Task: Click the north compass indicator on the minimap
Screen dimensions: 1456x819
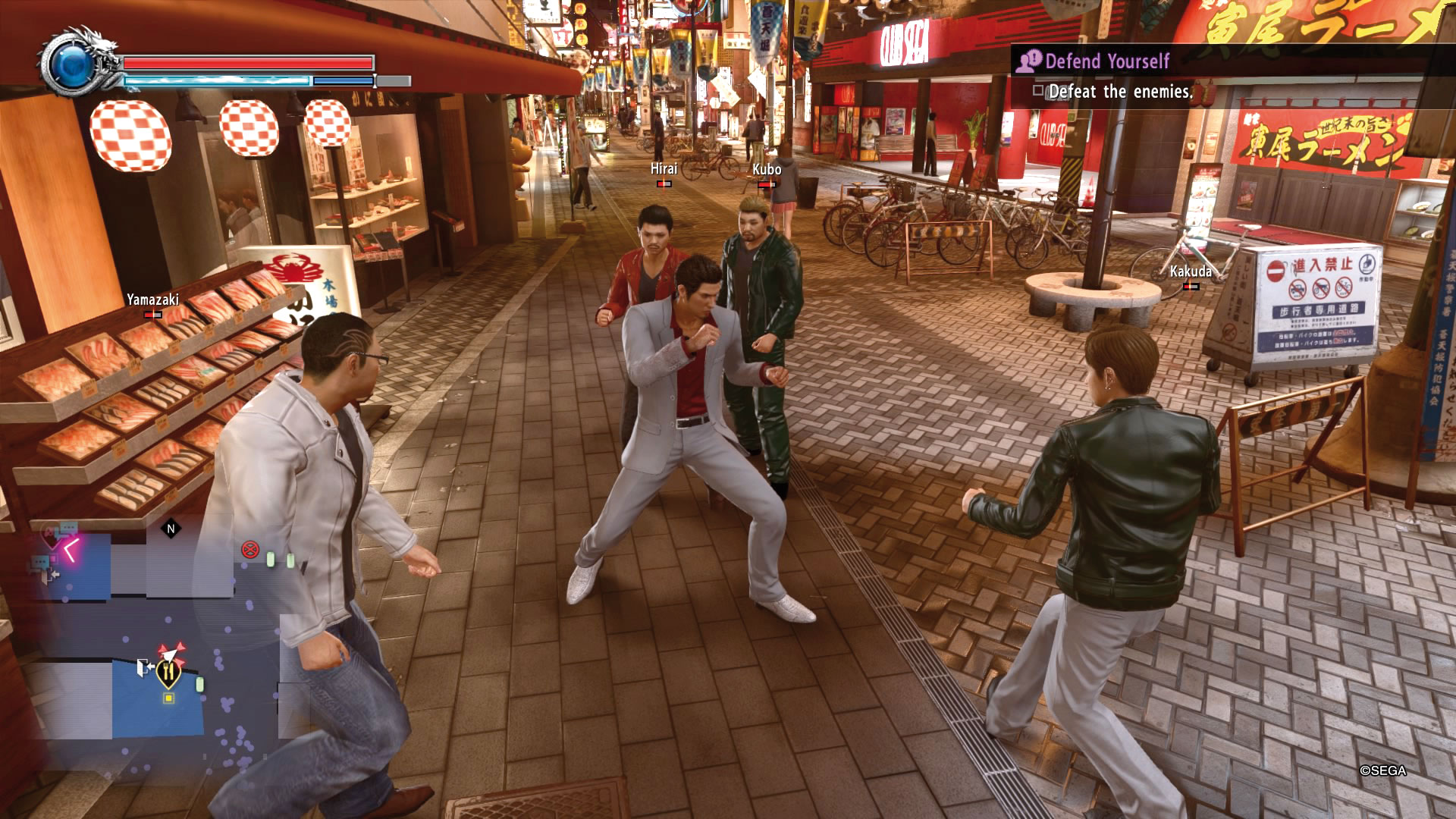Action: point(171,529)
